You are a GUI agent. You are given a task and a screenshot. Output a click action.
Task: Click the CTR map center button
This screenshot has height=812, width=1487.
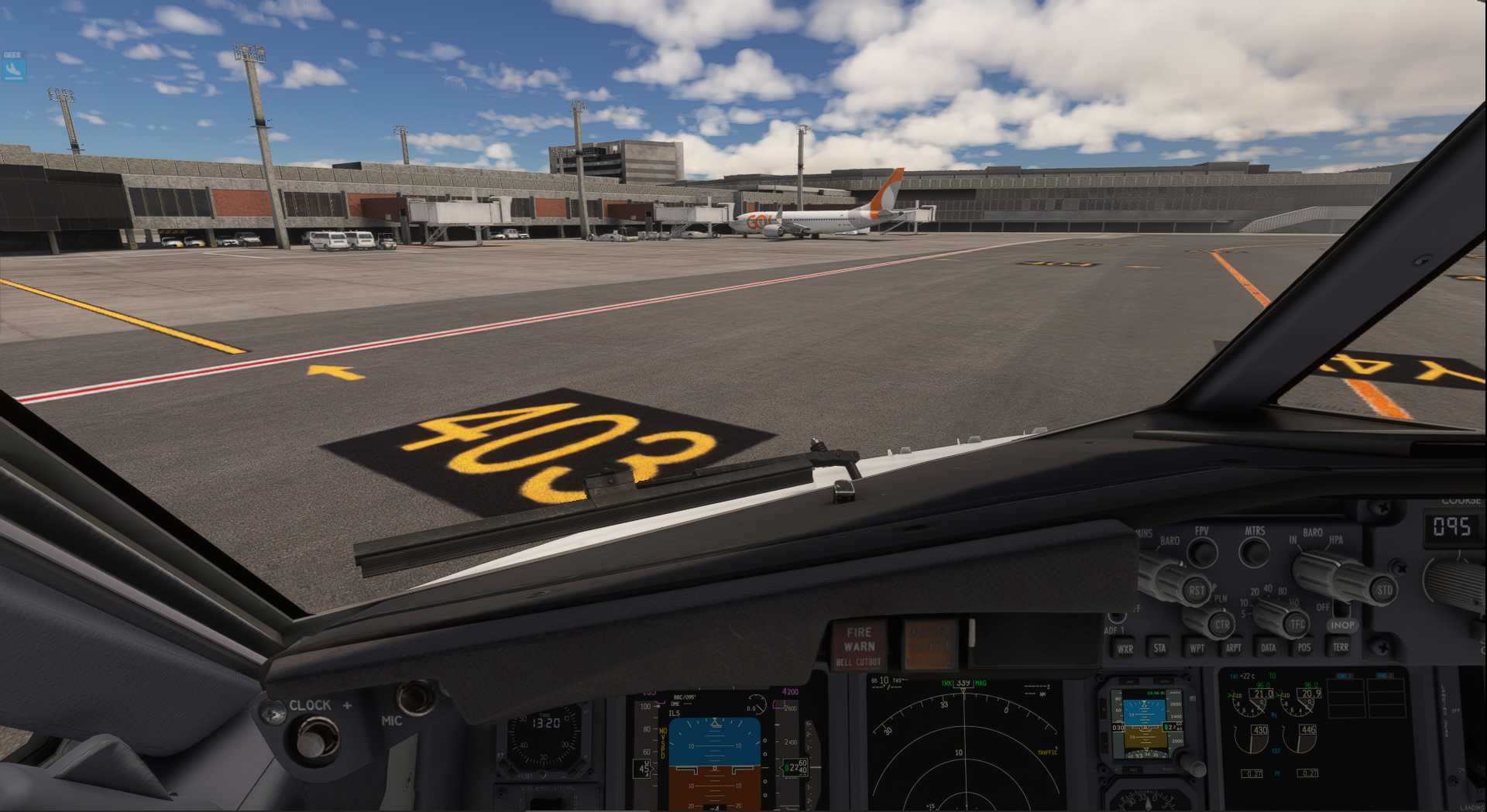pos(1221,624)
